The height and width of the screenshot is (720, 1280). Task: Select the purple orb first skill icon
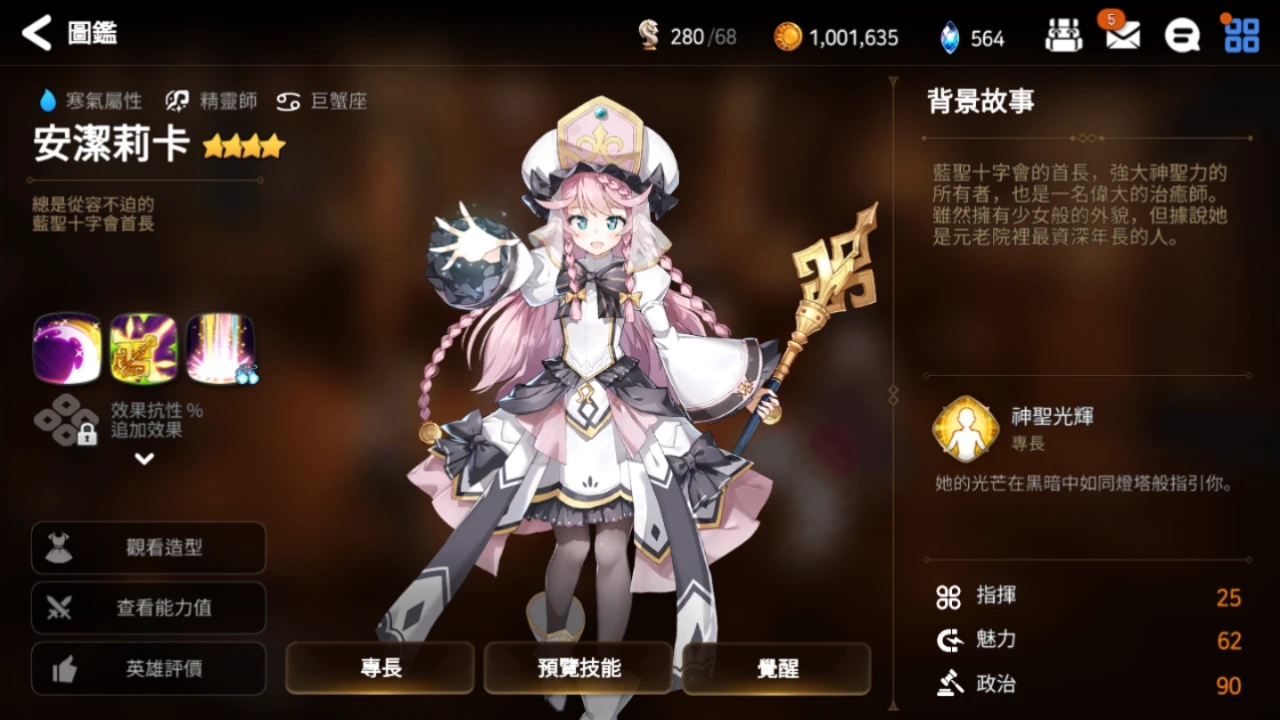click(x=66, y=347)
